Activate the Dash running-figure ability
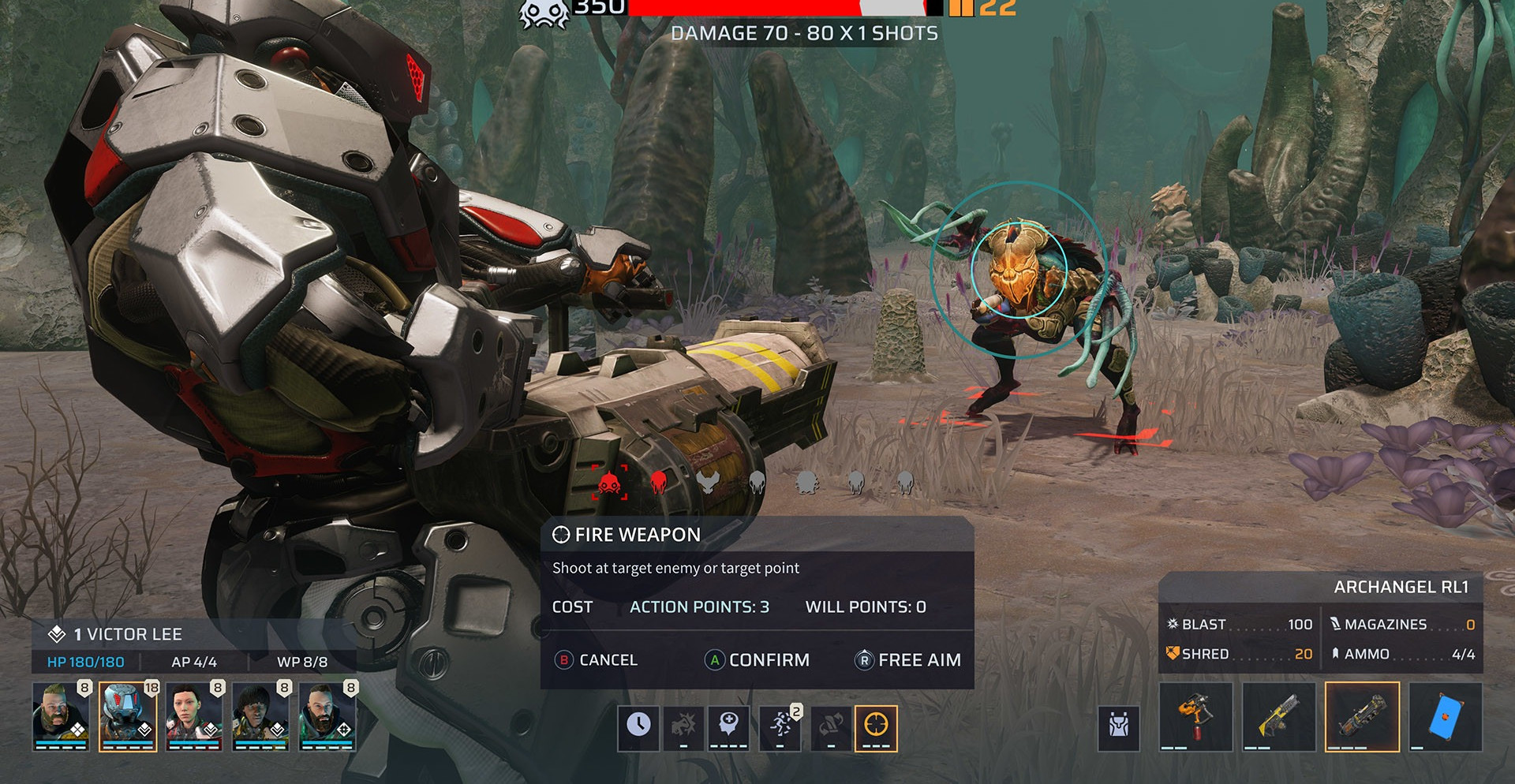Viewport: 1515px width, 784px height. (780, 726)
